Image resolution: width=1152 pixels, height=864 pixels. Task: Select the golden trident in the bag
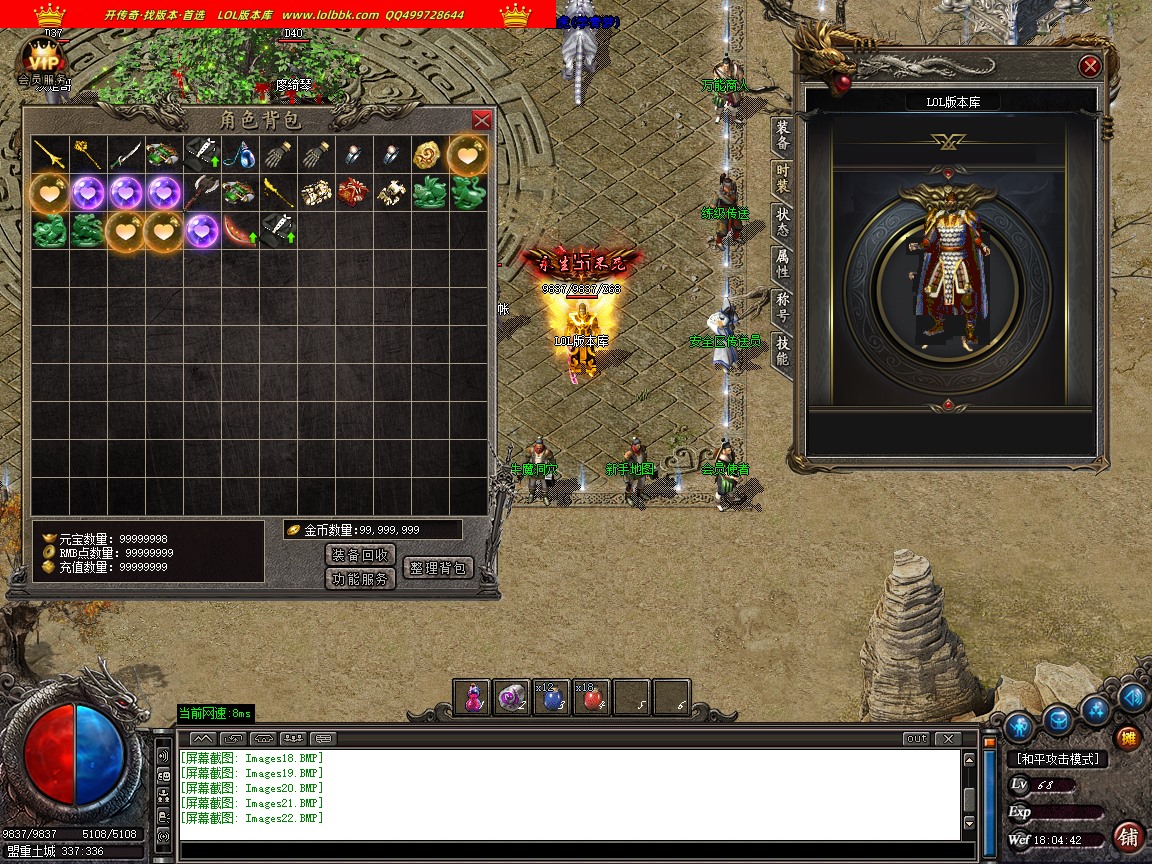coord(49,155)
